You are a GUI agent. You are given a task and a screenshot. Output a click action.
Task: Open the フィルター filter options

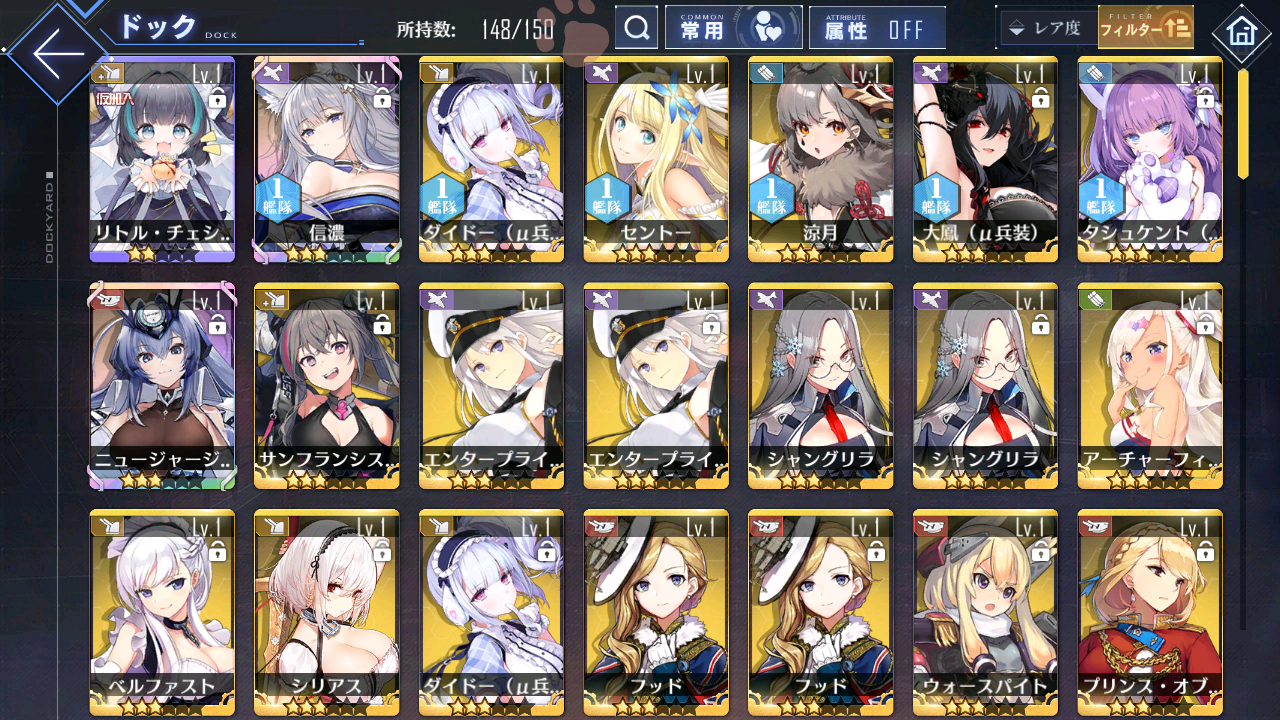coord(1145,28)
